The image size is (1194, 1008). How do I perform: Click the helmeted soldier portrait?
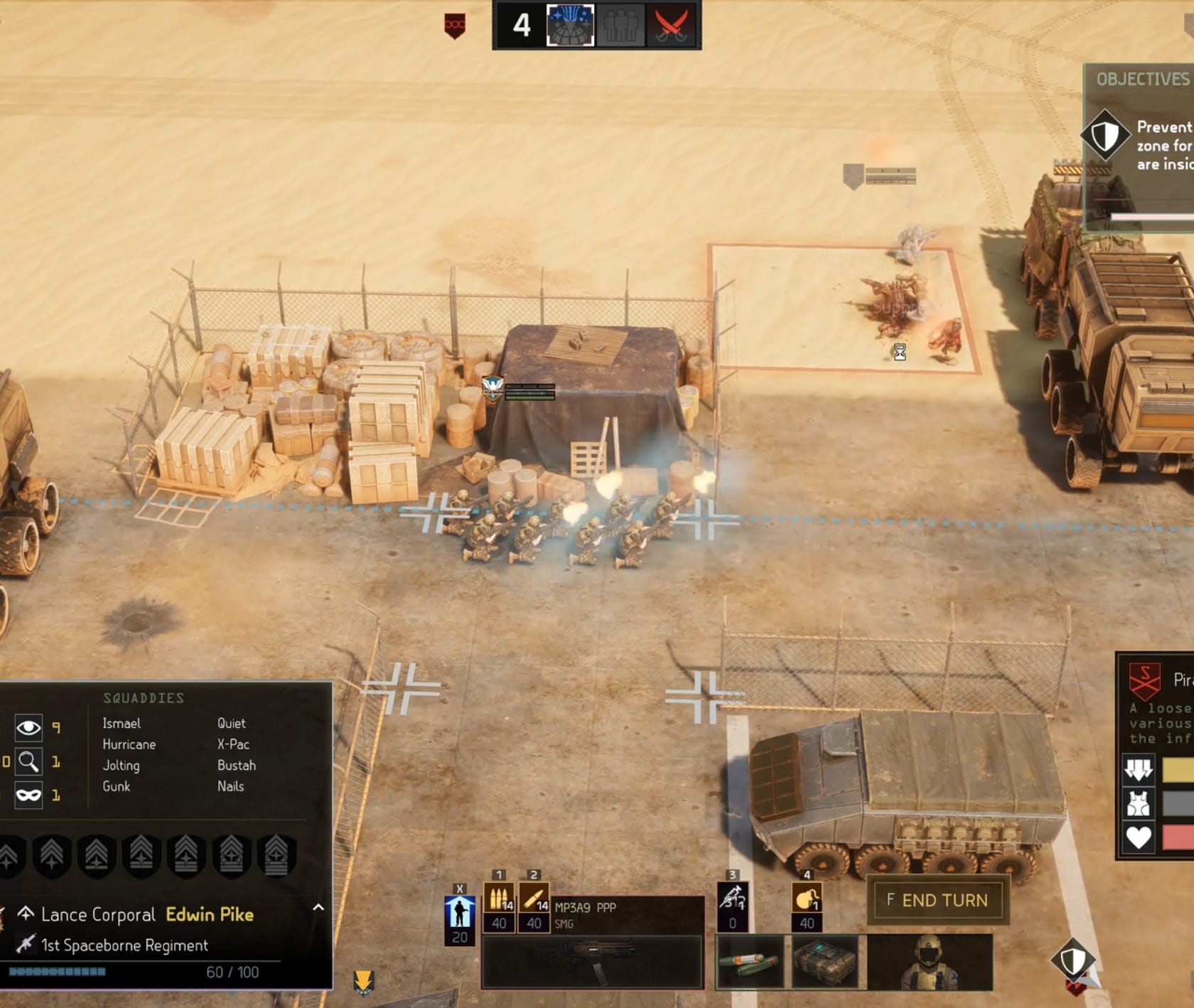coord(930,963)
